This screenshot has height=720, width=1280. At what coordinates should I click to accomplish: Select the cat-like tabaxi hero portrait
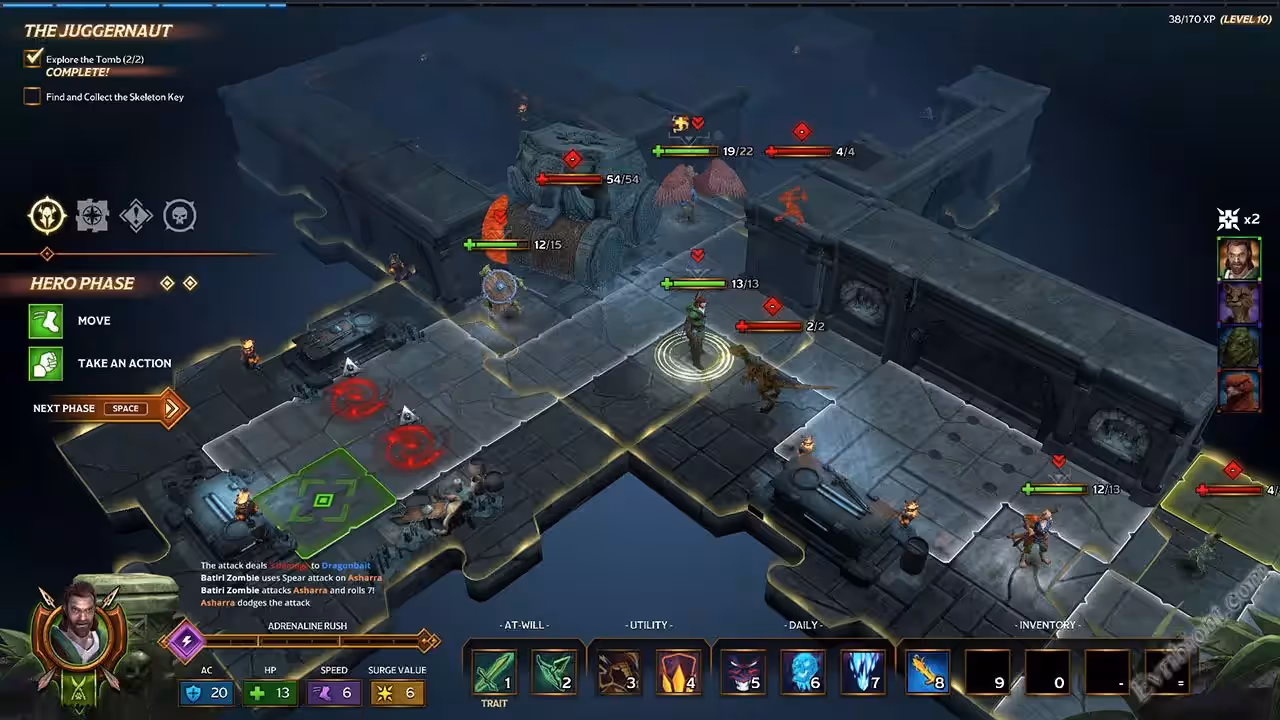pos(1238,303)
